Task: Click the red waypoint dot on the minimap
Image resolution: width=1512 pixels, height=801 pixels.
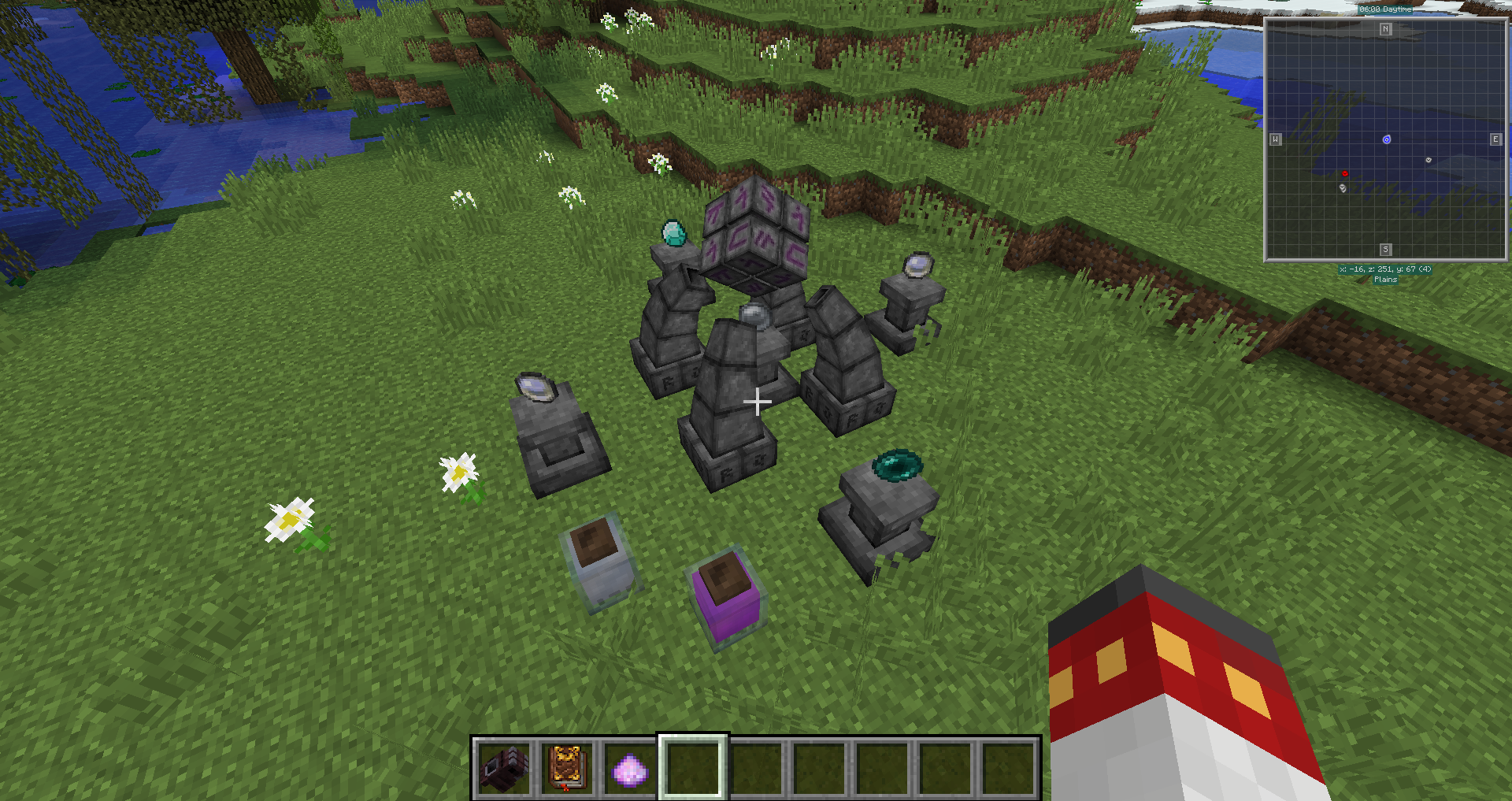Action: 1345,173
